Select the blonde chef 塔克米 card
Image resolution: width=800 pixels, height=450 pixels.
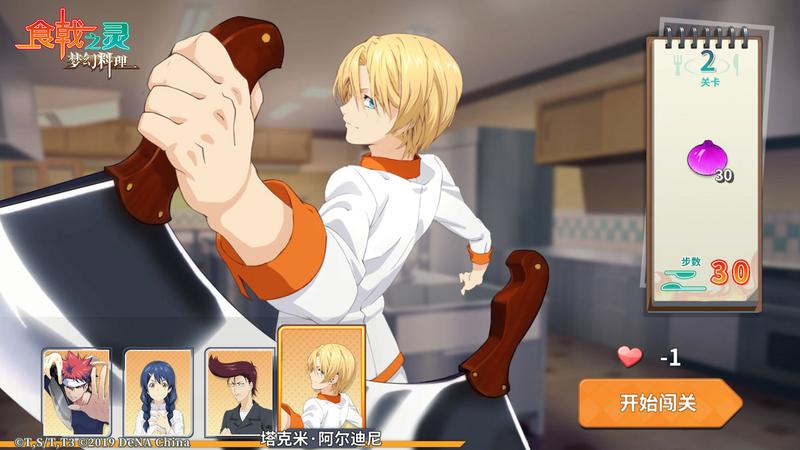(321, 382)
